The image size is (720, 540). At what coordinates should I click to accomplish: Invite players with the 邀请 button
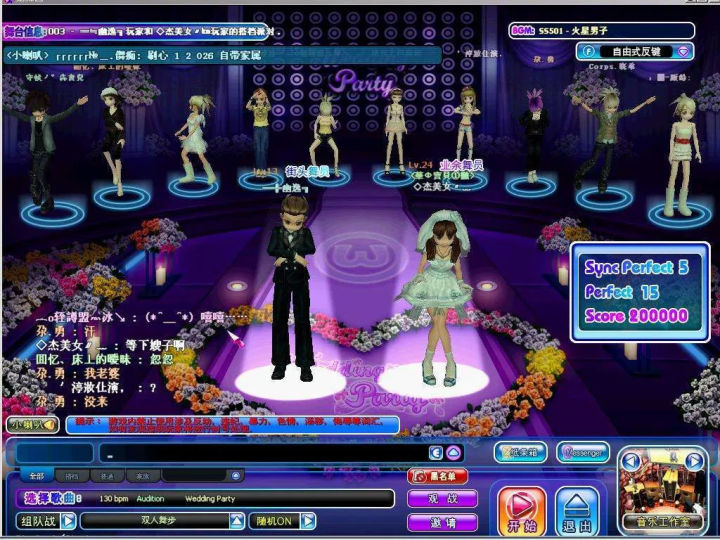[441, 522]
